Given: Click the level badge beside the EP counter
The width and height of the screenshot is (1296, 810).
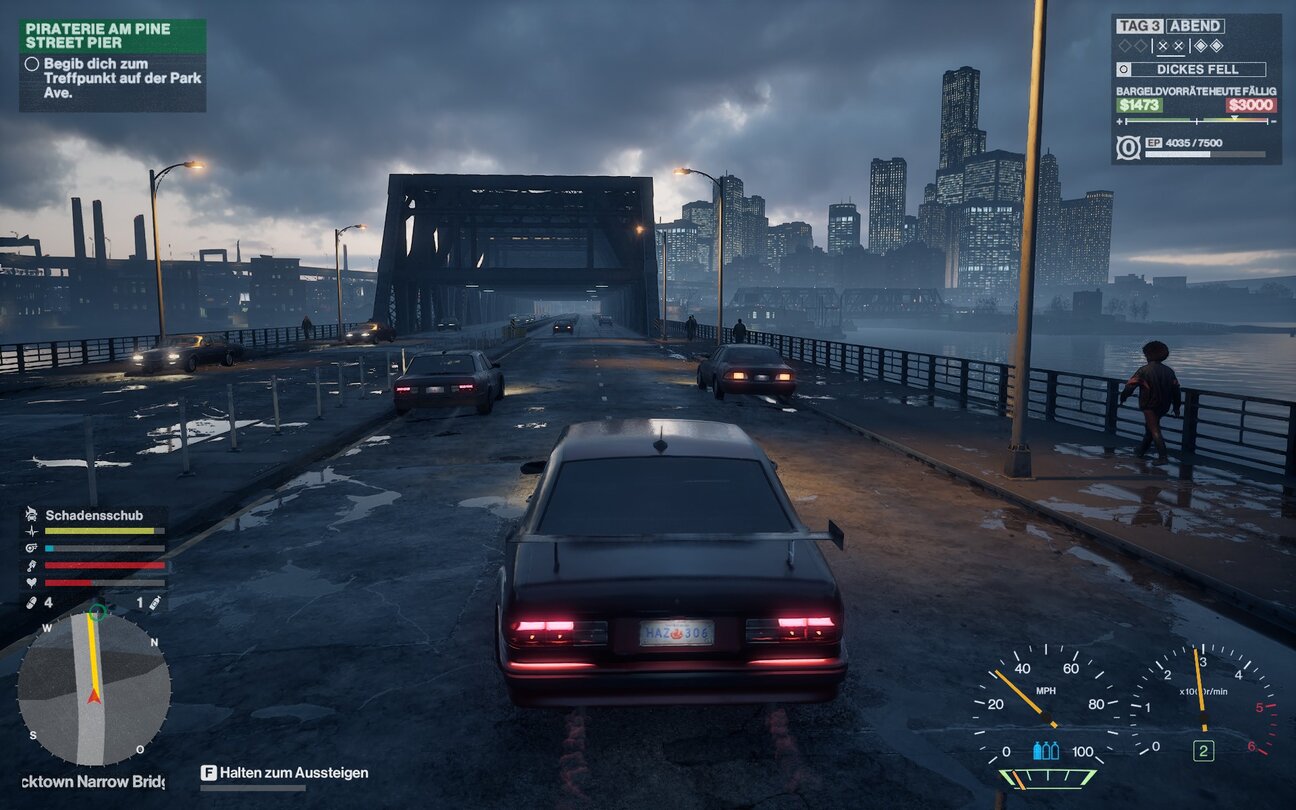Looking at the screenshot, I should tap(1128, 148).
